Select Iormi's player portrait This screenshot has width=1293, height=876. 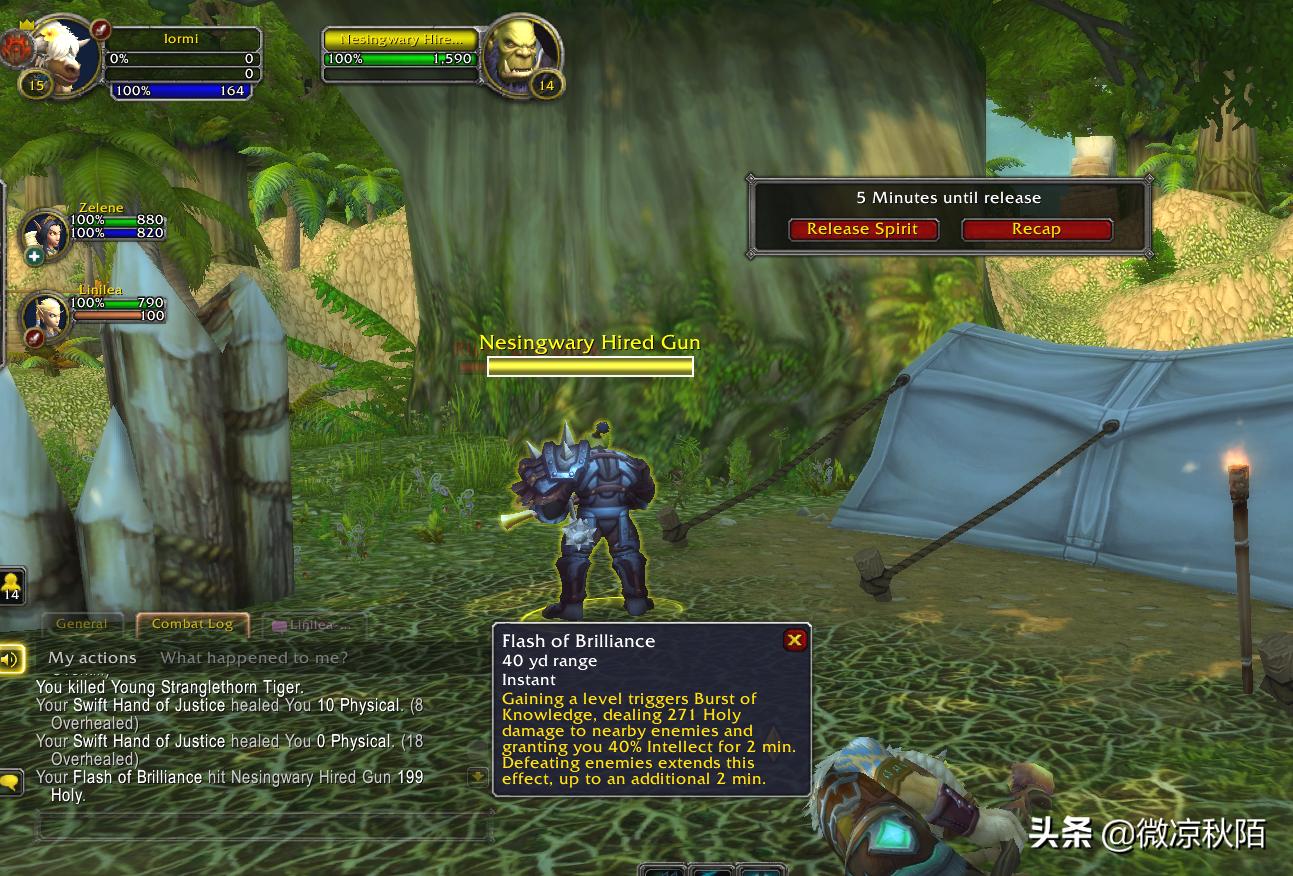(x=64, y=57)
